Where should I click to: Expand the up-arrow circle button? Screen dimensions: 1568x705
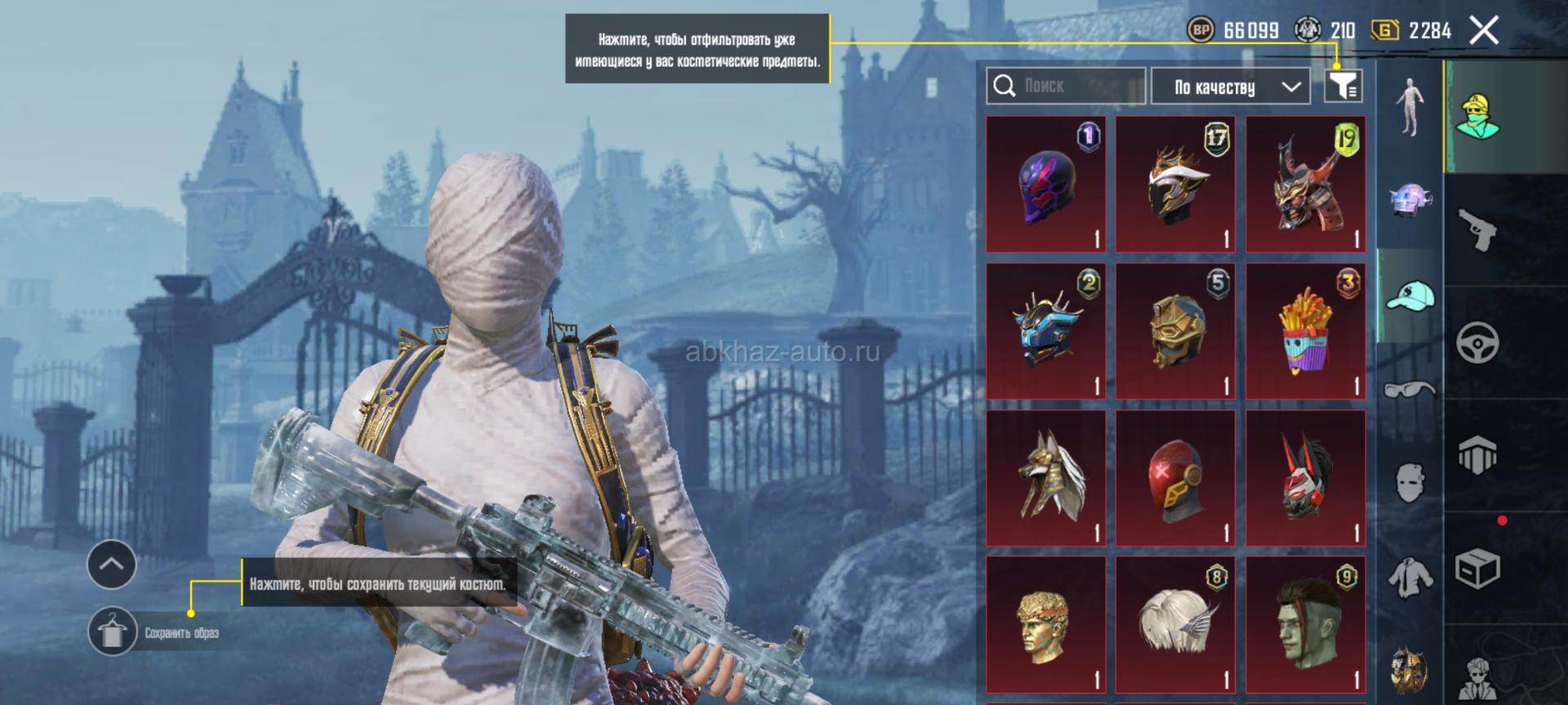tap(112, 564)
